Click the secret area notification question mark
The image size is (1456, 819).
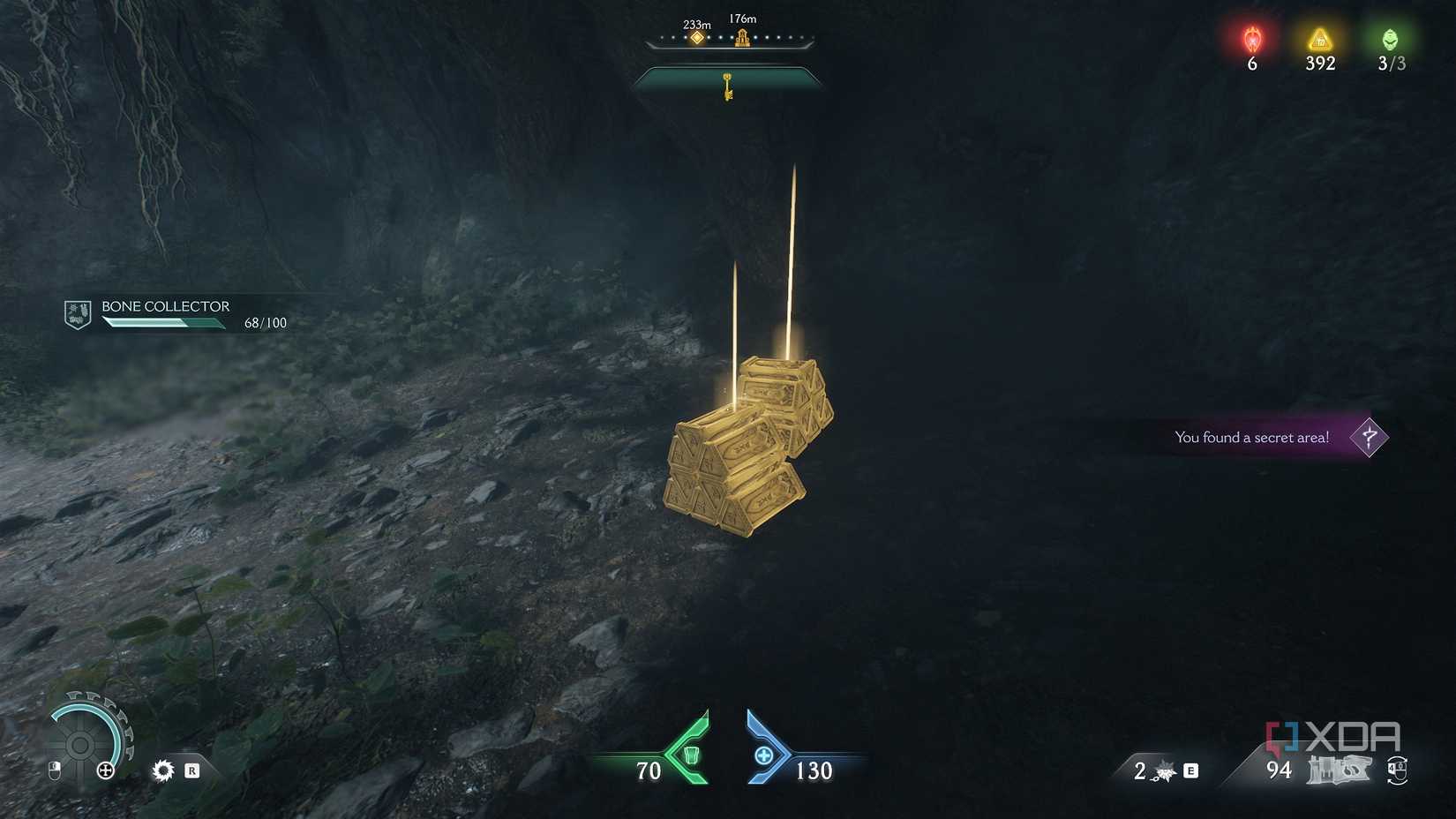tap(1369, 437)
